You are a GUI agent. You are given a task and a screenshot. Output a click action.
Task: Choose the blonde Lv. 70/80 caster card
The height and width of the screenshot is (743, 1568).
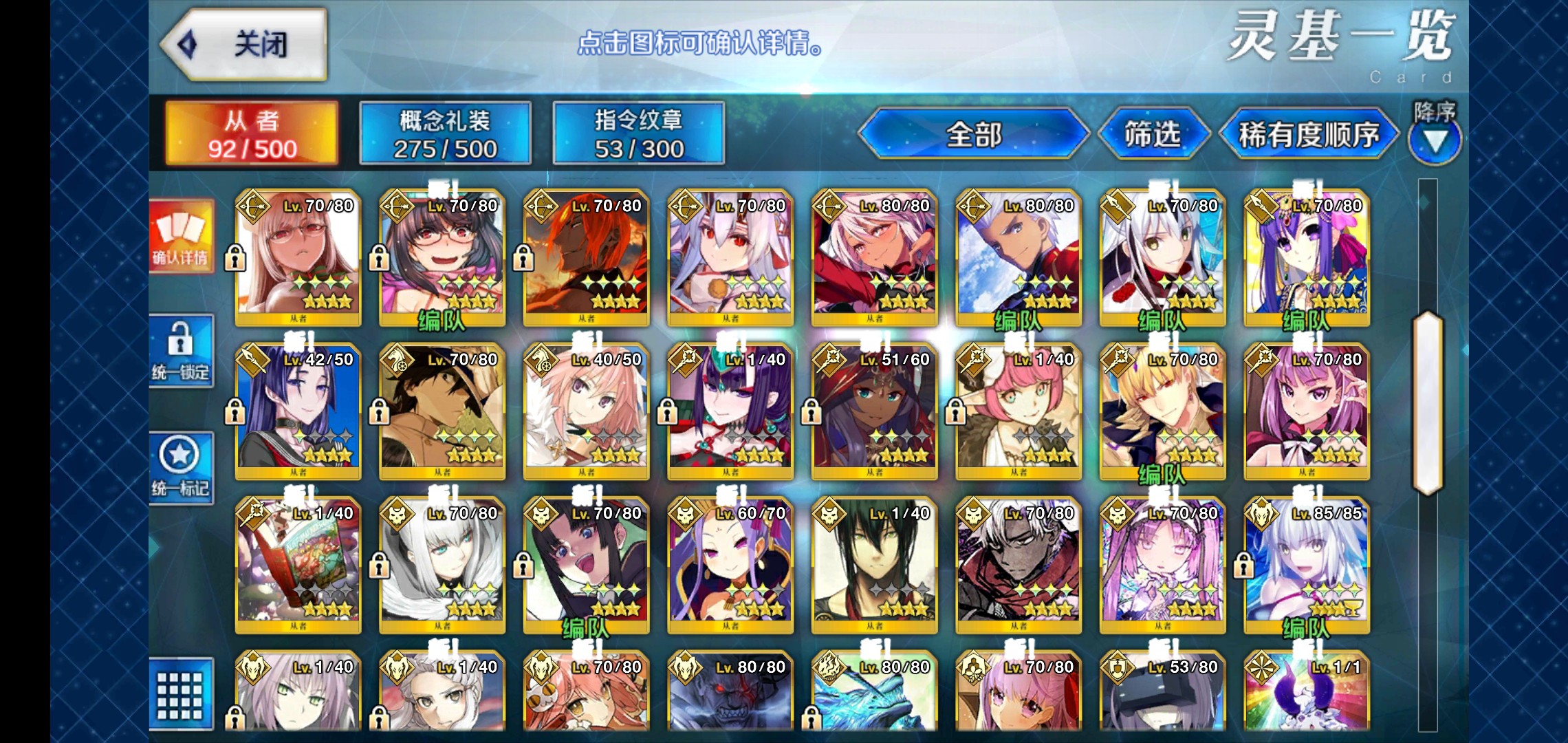(1162, 411)
